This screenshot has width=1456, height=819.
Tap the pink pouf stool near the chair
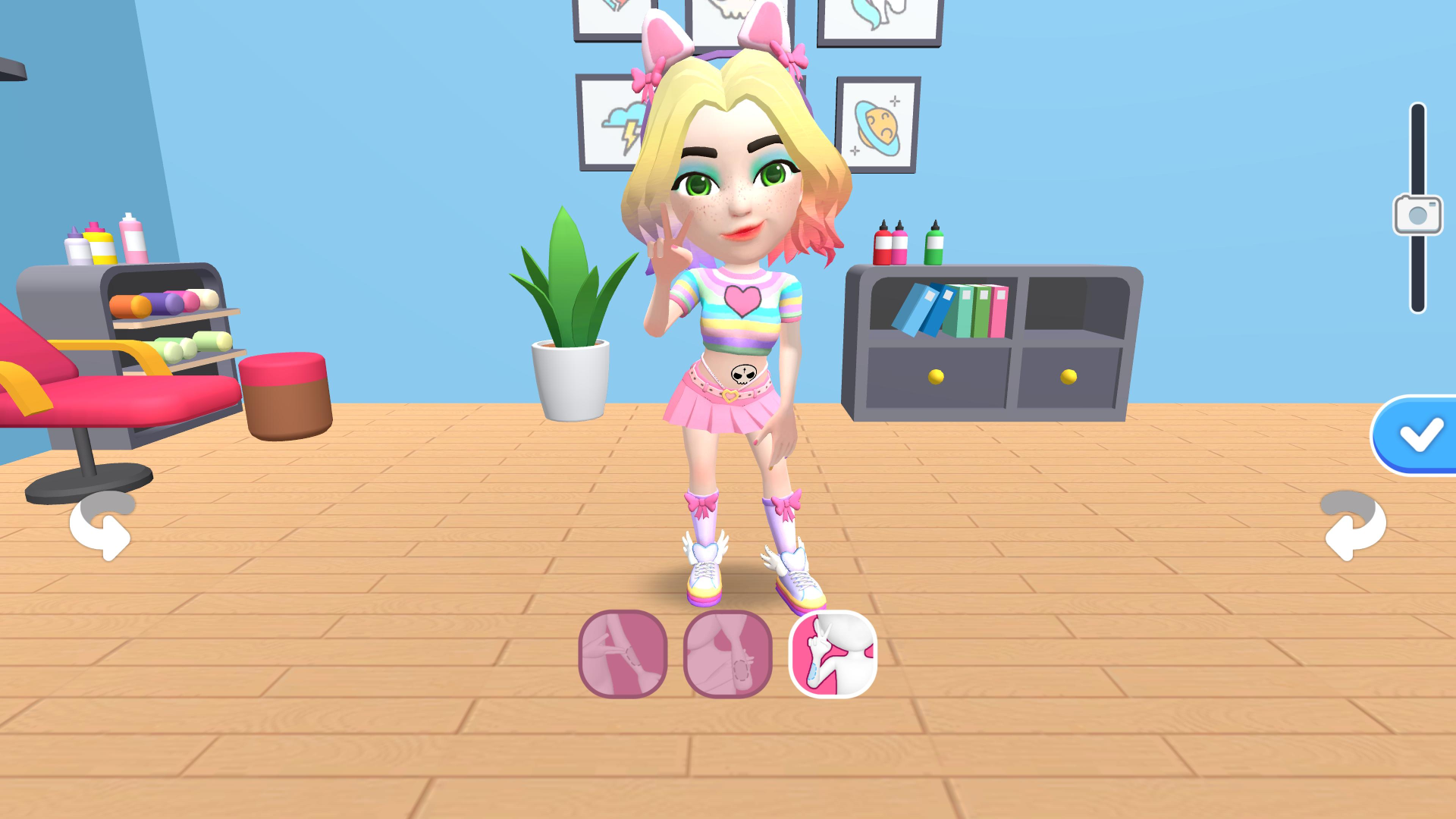pyautogui.click(x=282, y=394)
